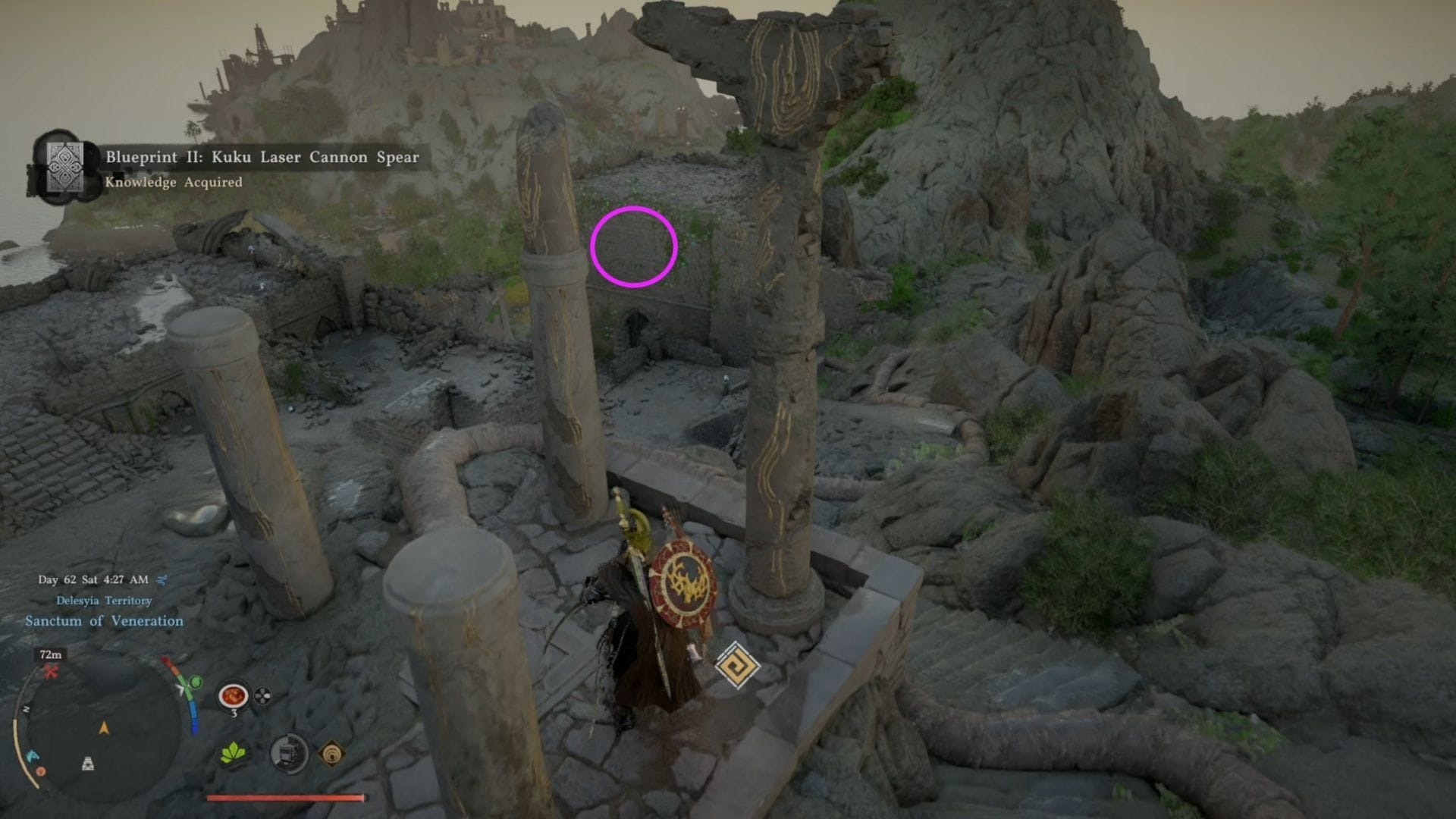This screenshot has height=819, width=1456.
Task: Select the white shrine marker on minimap
Action: click(88, 763)
